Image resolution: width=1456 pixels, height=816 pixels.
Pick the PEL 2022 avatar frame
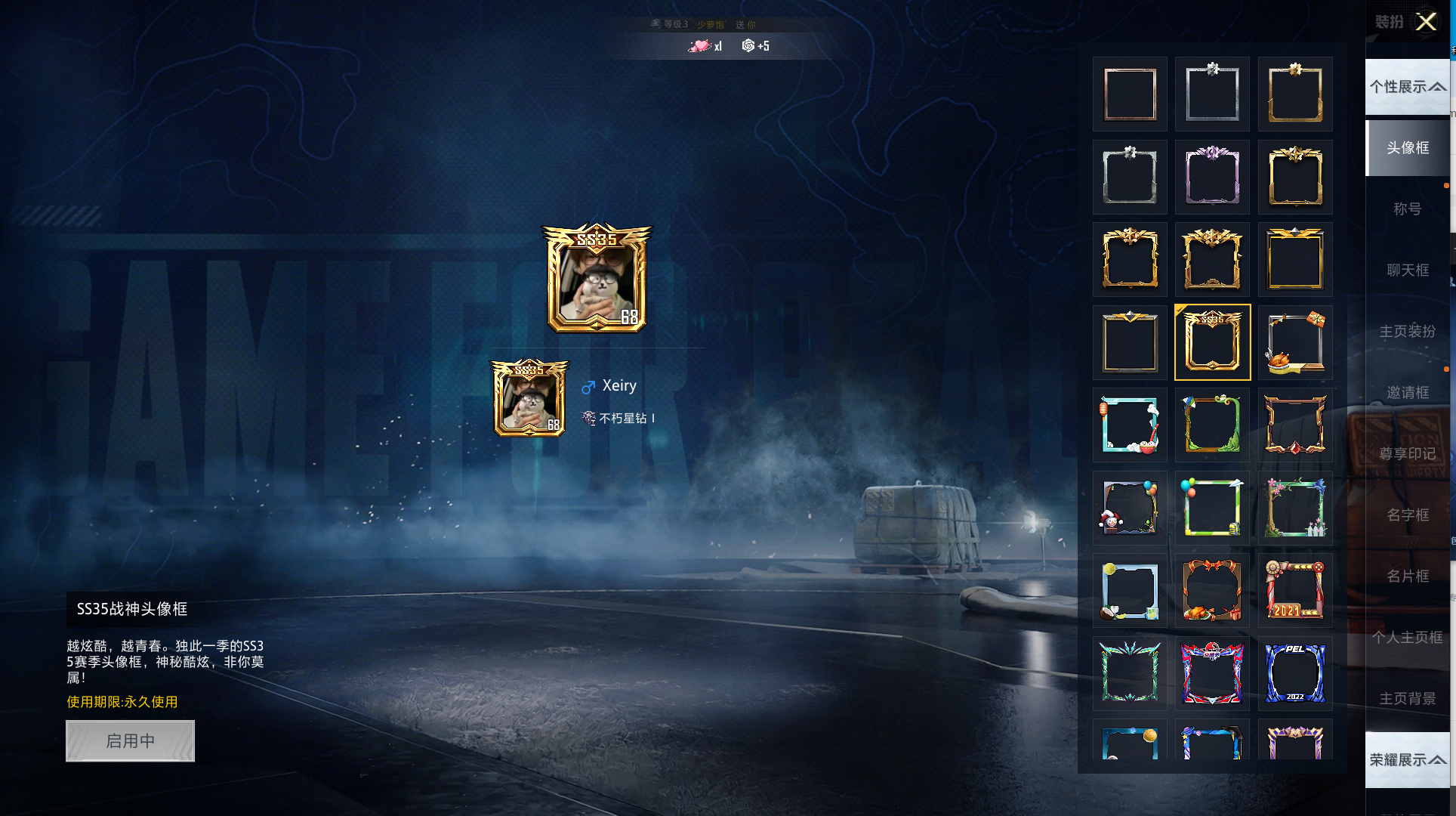[1294, 673]
